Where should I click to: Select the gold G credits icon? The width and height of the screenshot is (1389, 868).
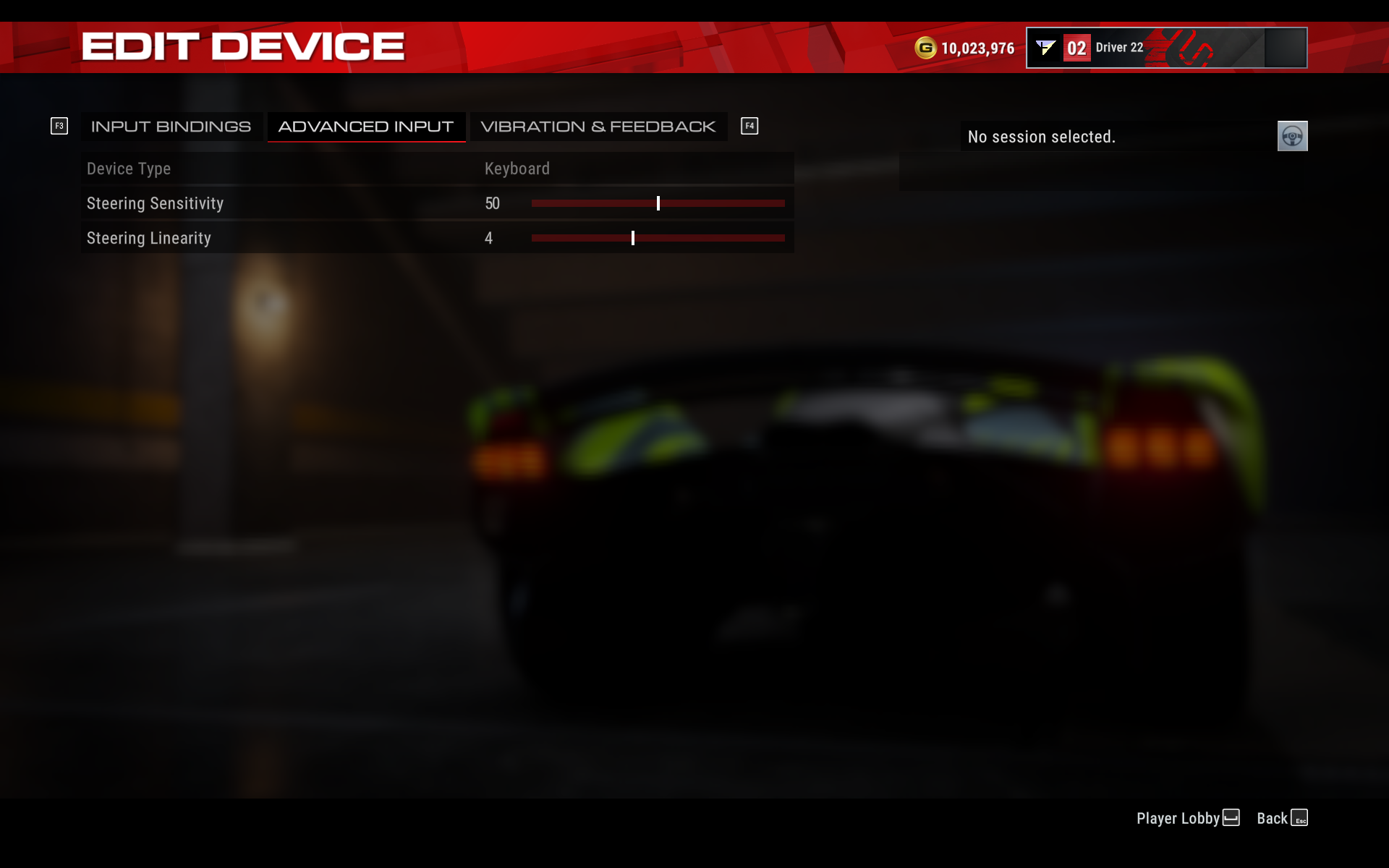pos(924,47)
